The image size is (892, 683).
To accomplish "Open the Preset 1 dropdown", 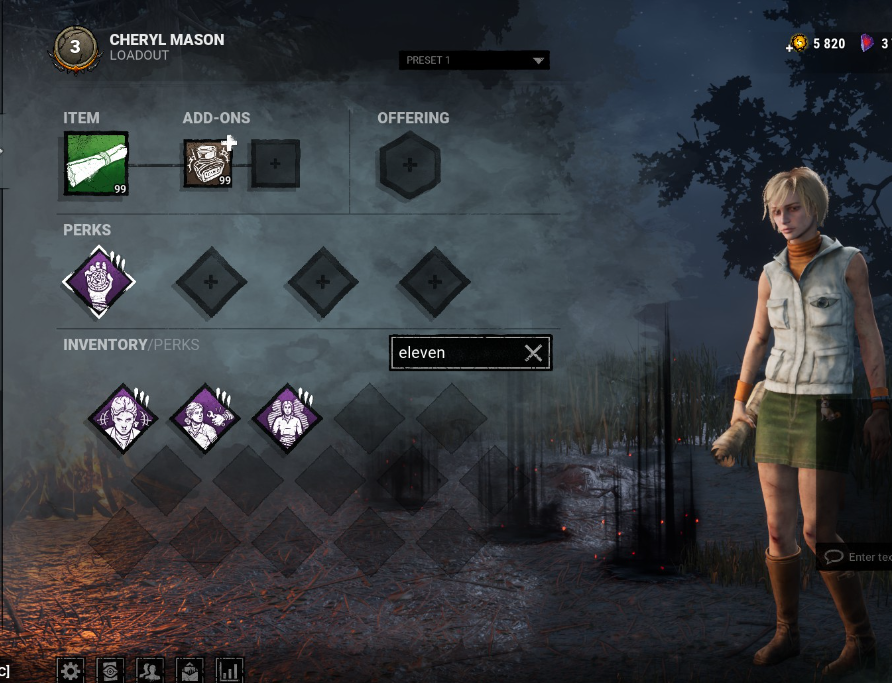I will tap(474, 60).
